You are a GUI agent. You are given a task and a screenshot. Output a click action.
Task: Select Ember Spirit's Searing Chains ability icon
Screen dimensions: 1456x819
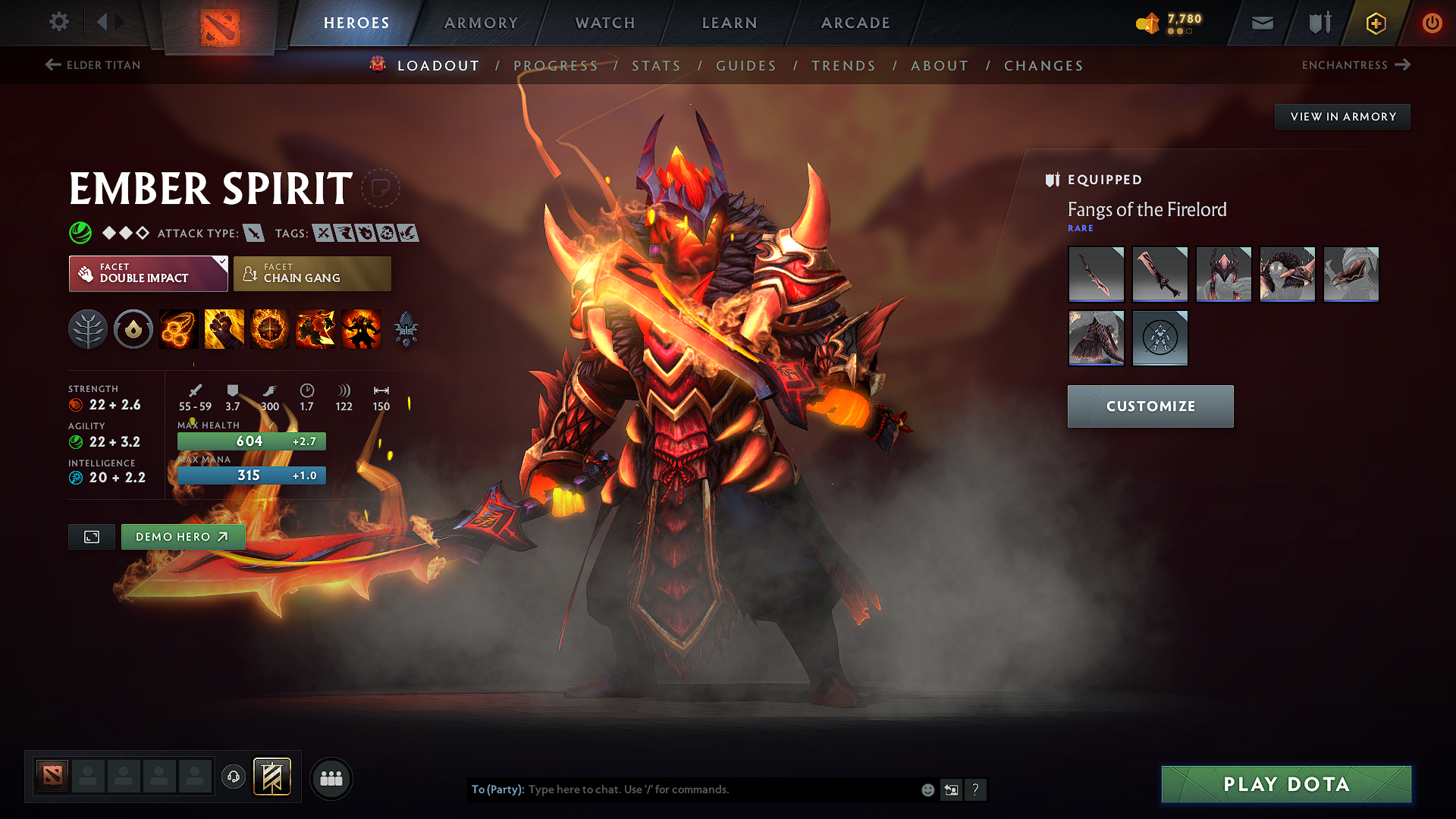pyautogui.click(x=177, y=328)
